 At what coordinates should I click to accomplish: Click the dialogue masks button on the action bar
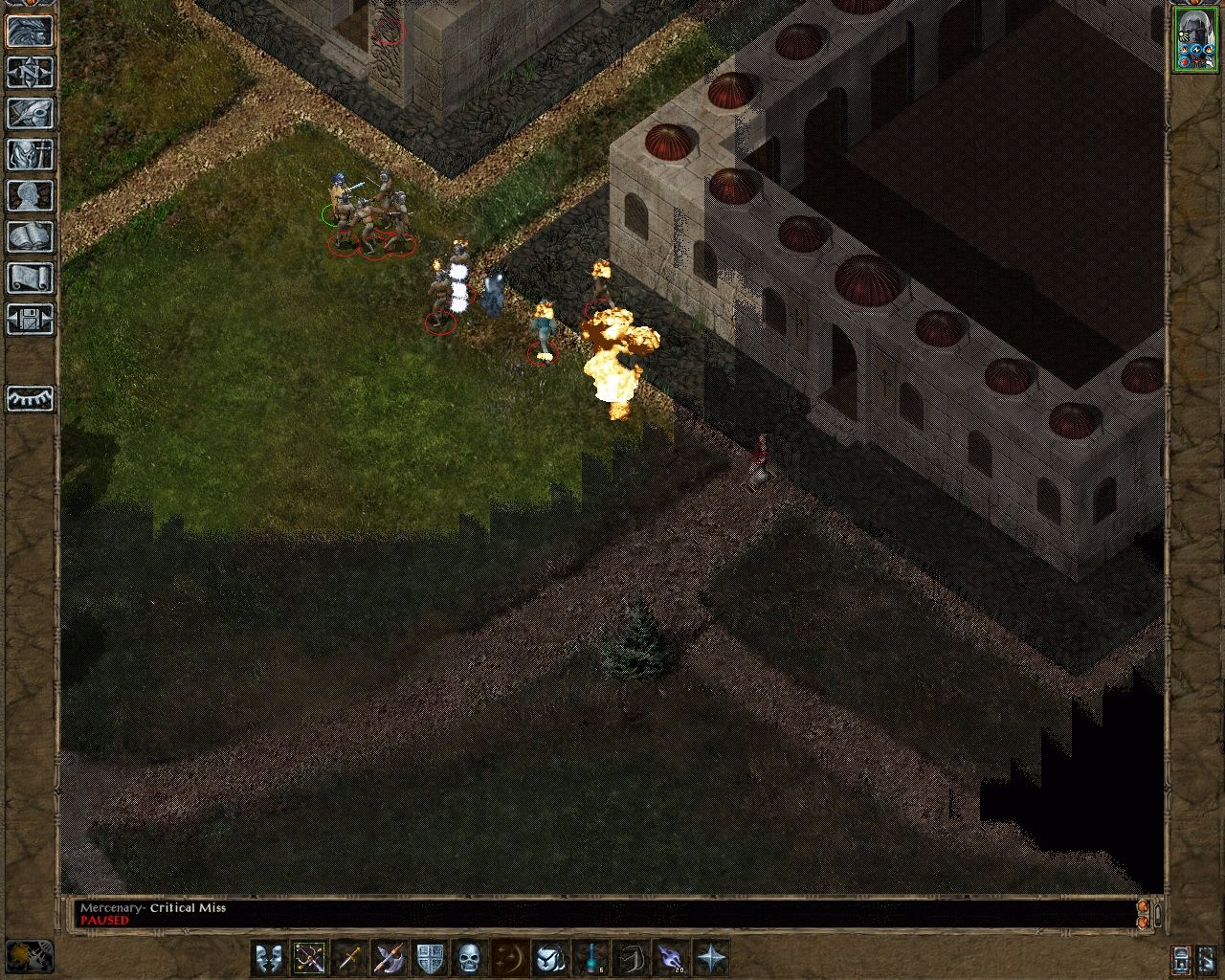[271, 954]
